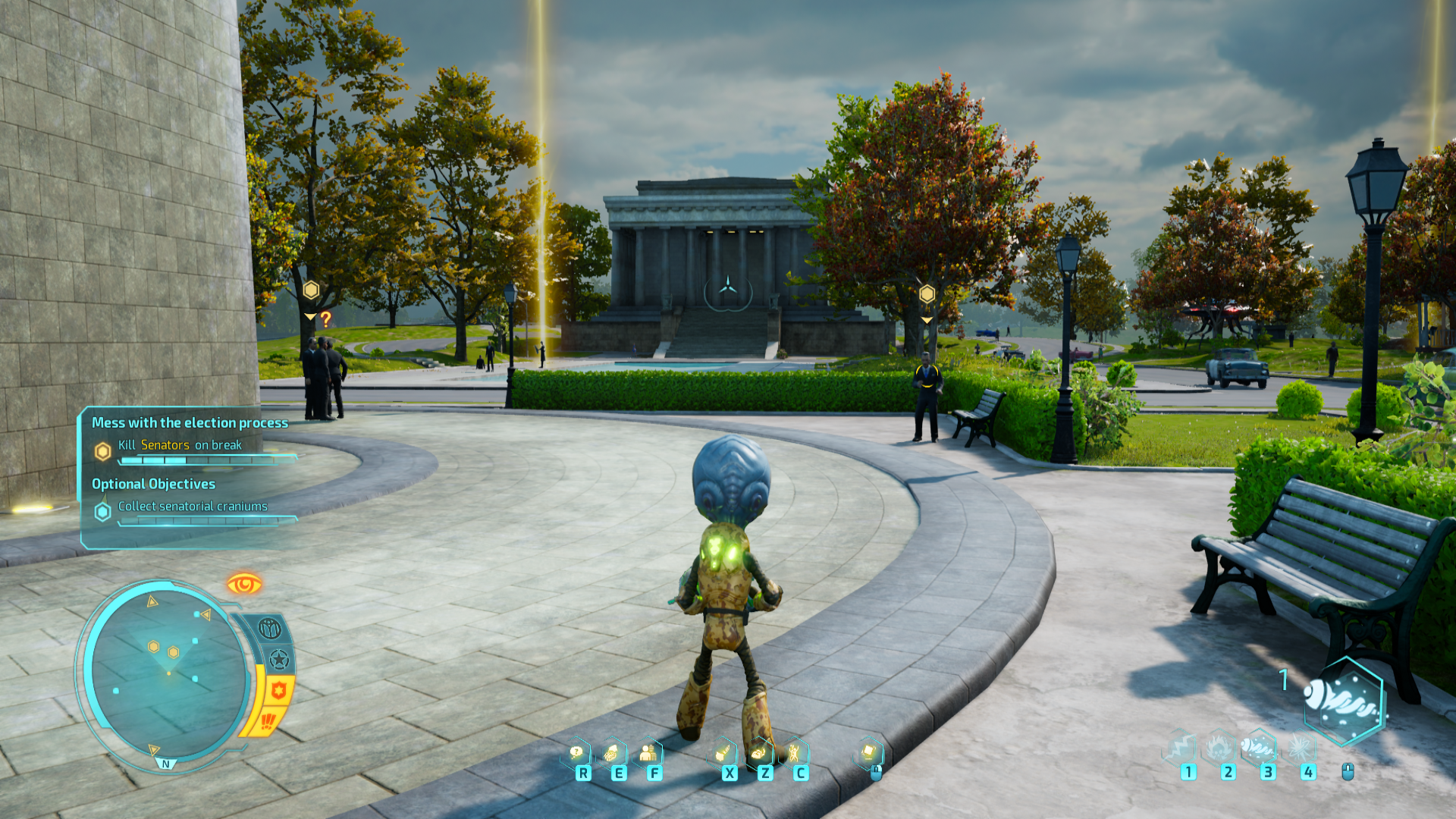This screenshot has width=1456, height=819.
Task: Select the lightning bolt weapon slot
Action: (1181, 748)
